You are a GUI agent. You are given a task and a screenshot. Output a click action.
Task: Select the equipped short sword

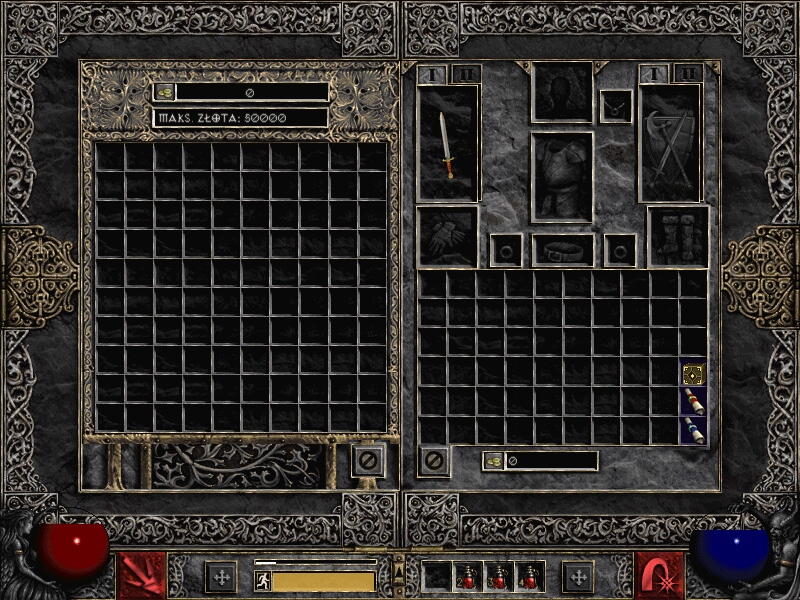[x=447, y=145]
